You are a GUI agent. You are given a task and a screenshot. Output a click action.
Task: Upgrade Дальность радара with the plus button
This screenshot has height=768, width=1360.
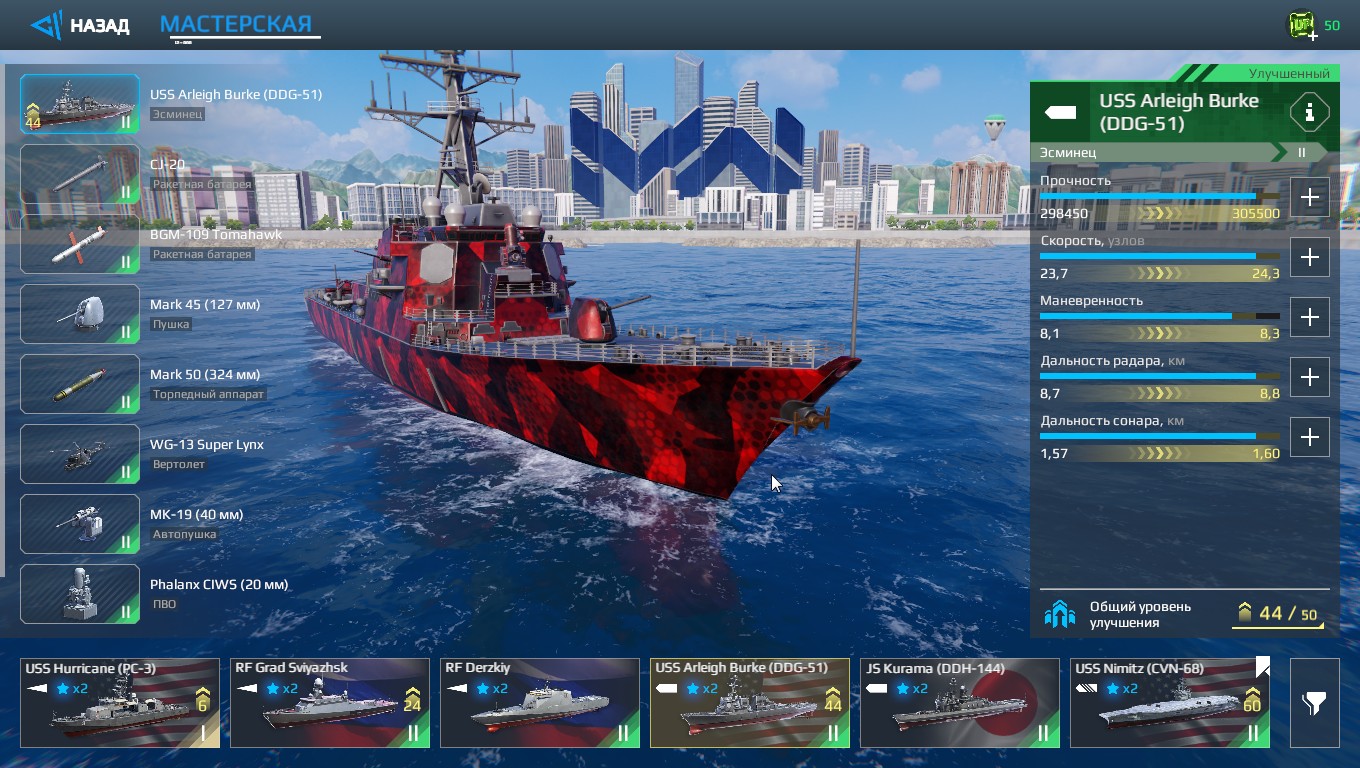pos(1309,377)
